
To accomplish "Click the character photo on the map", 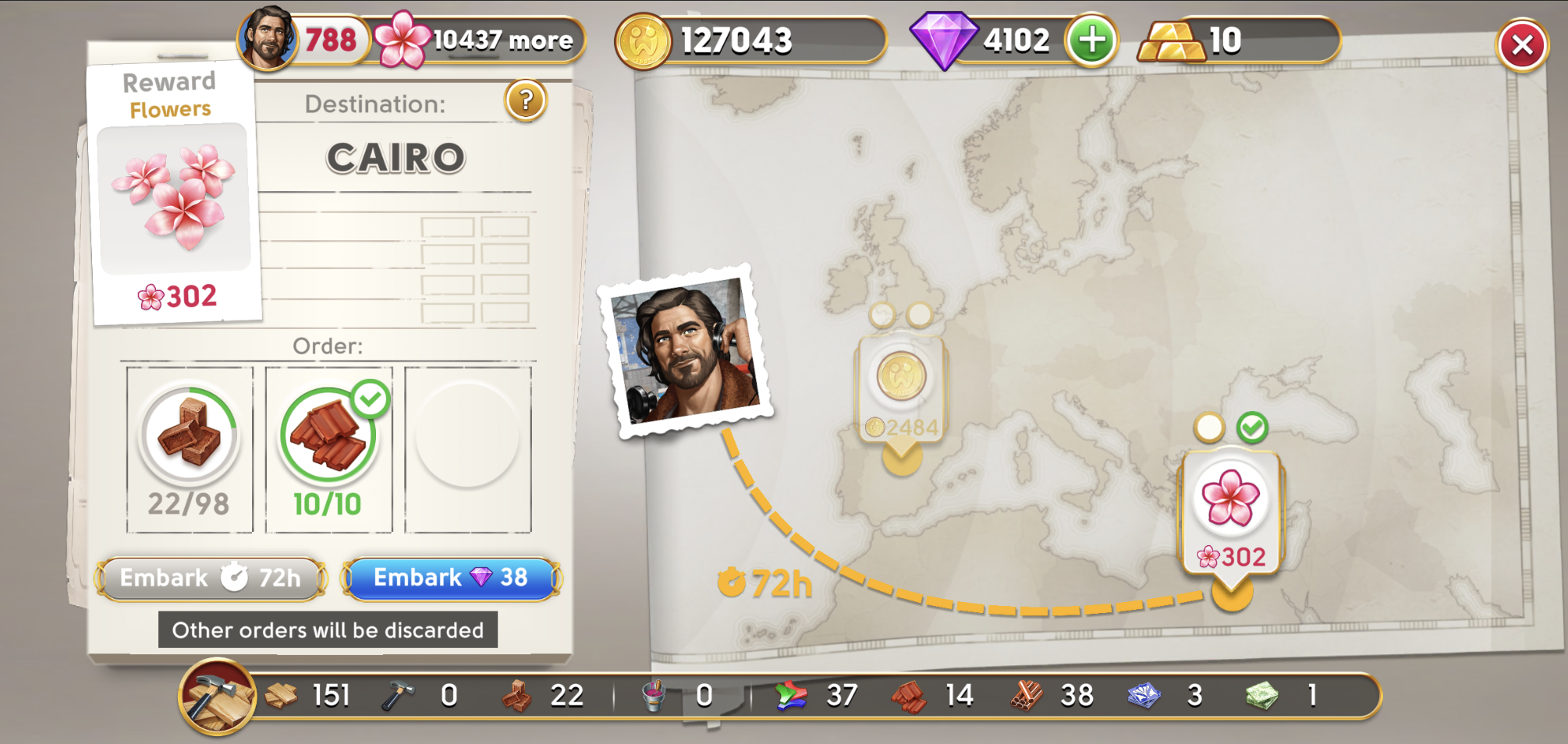I will (x=686, y=351).
